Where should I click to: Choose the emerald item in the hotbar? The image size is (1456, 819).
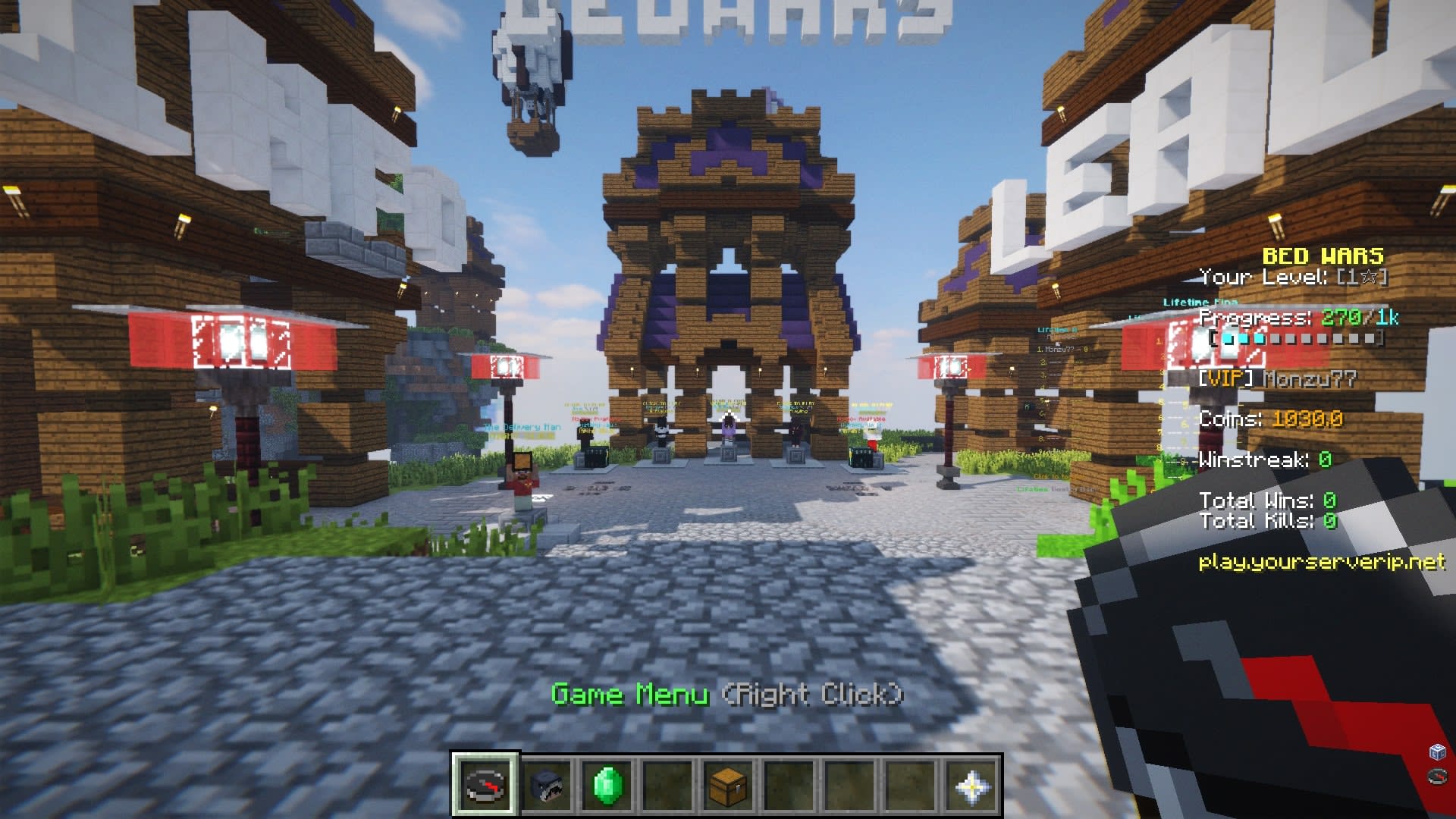coord(607,785)
